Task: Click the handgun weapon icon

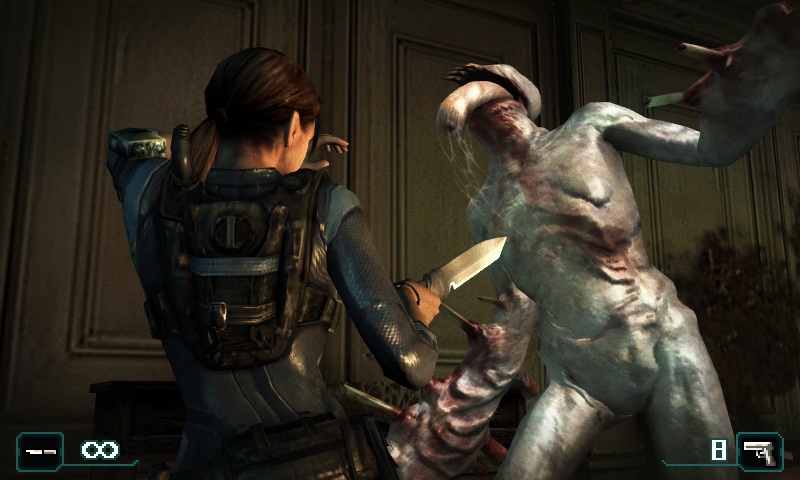Action: point(760,451)
